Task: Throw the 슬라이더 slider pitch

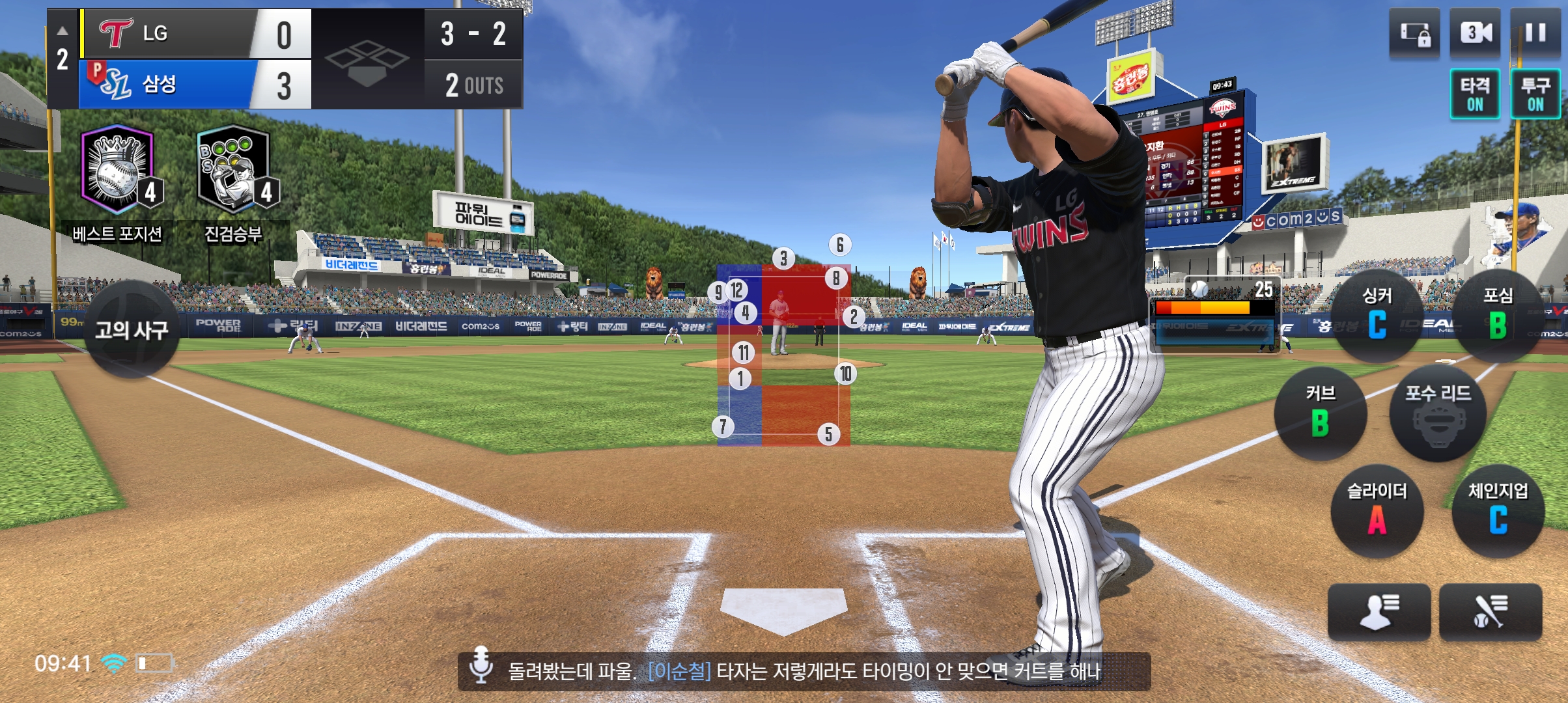Action: tap(1377, 511)
